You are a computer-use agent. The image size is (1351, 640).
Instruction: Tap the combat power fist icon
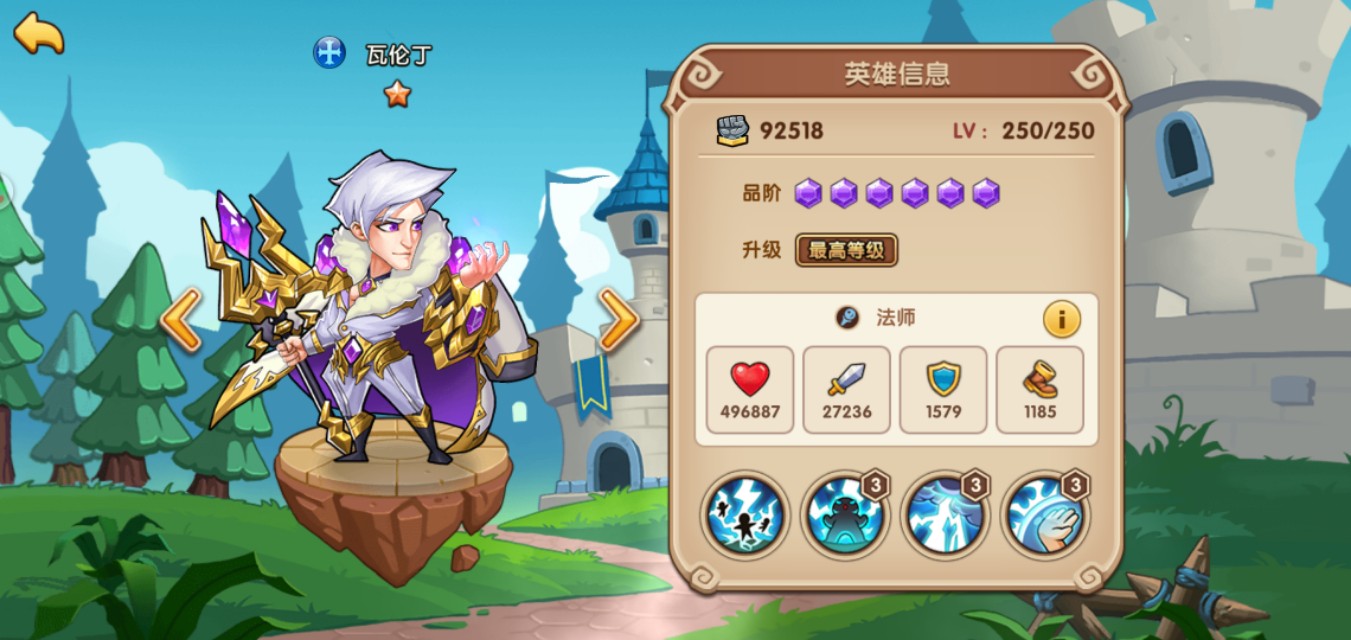733,131
